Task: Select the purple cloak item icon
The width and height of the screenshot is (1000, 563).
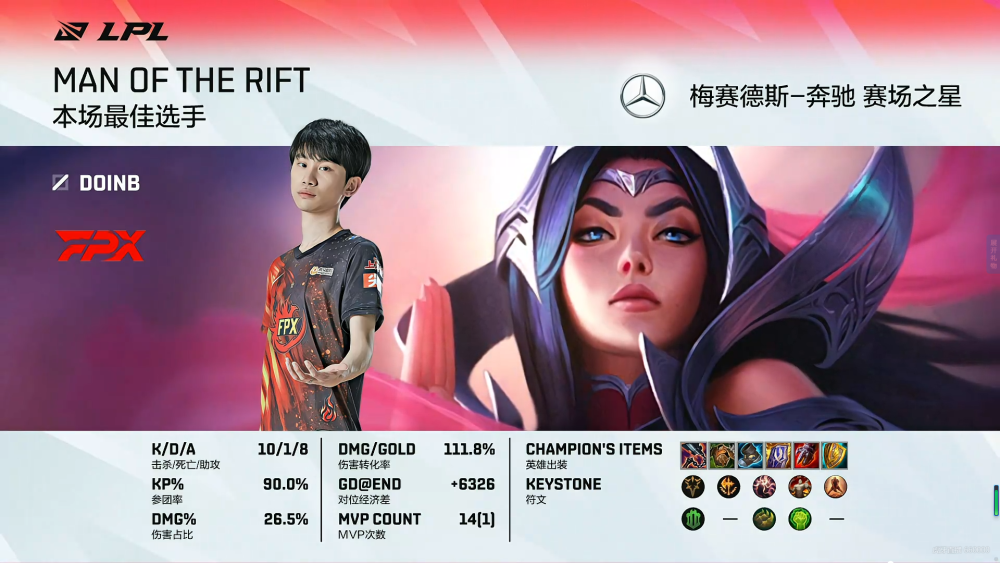Action: (778, 456)
